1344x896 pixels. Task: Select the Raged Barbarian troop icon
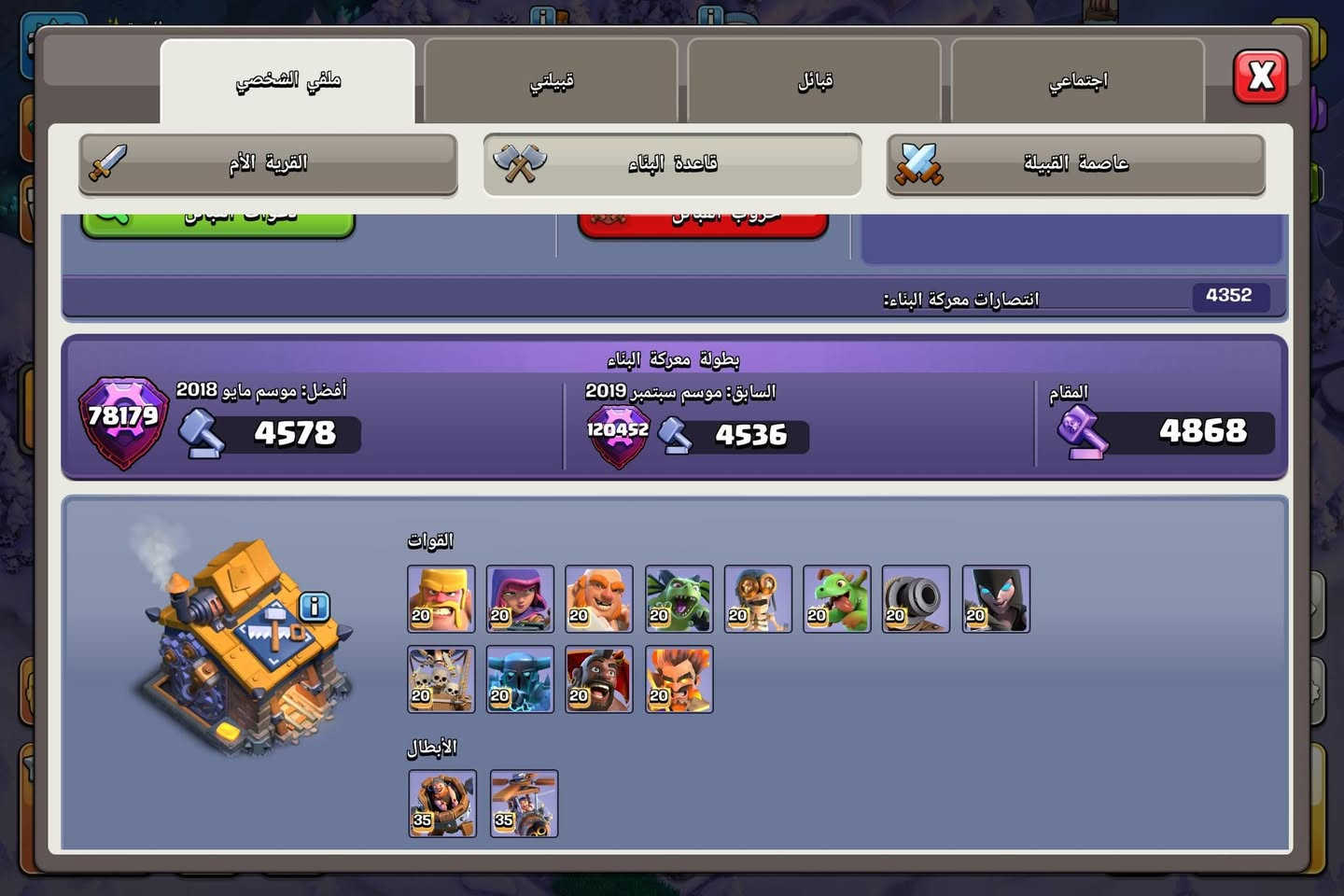[441, 598]
